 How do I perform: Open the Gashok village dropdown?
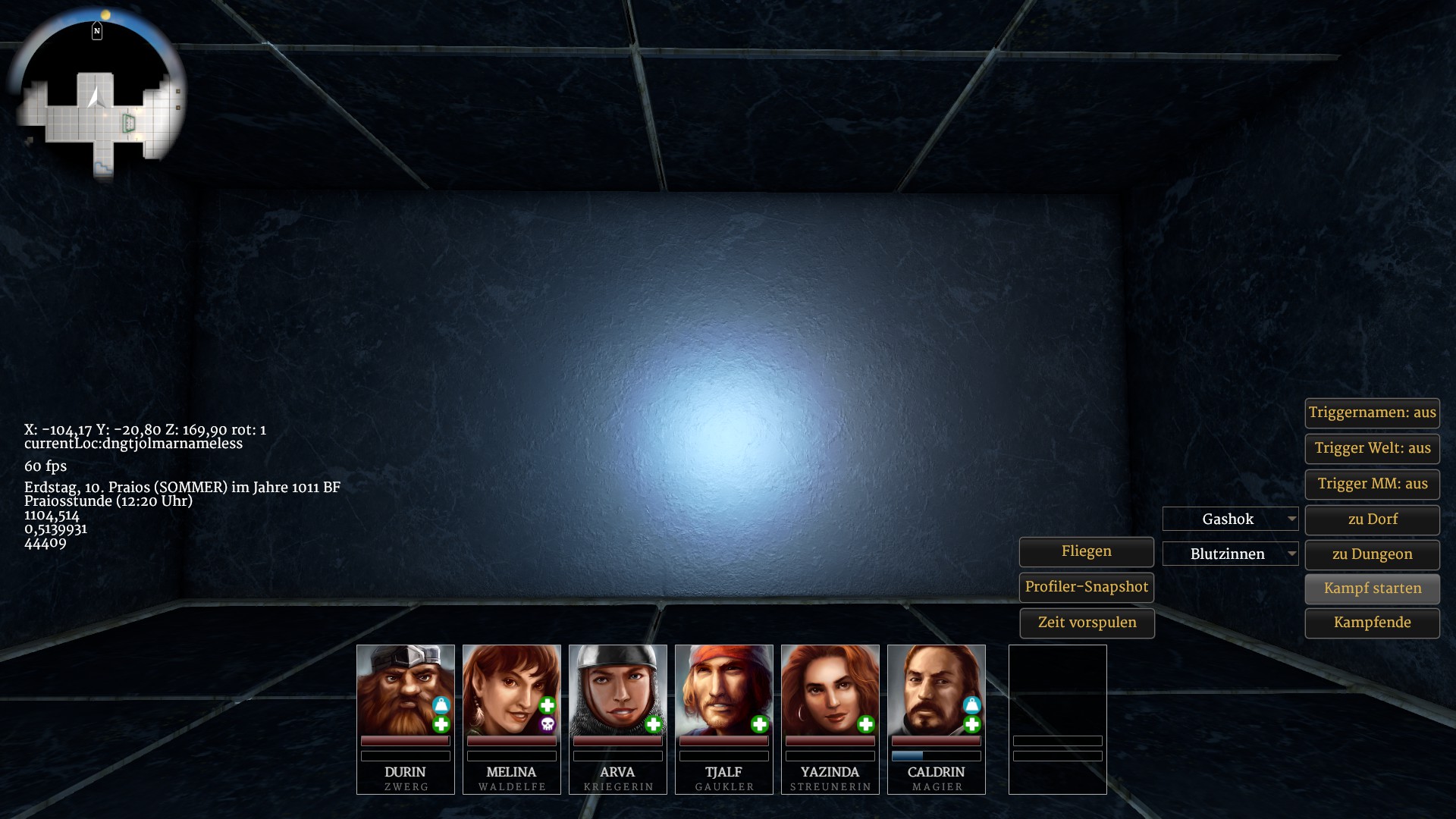point(1230,519)
